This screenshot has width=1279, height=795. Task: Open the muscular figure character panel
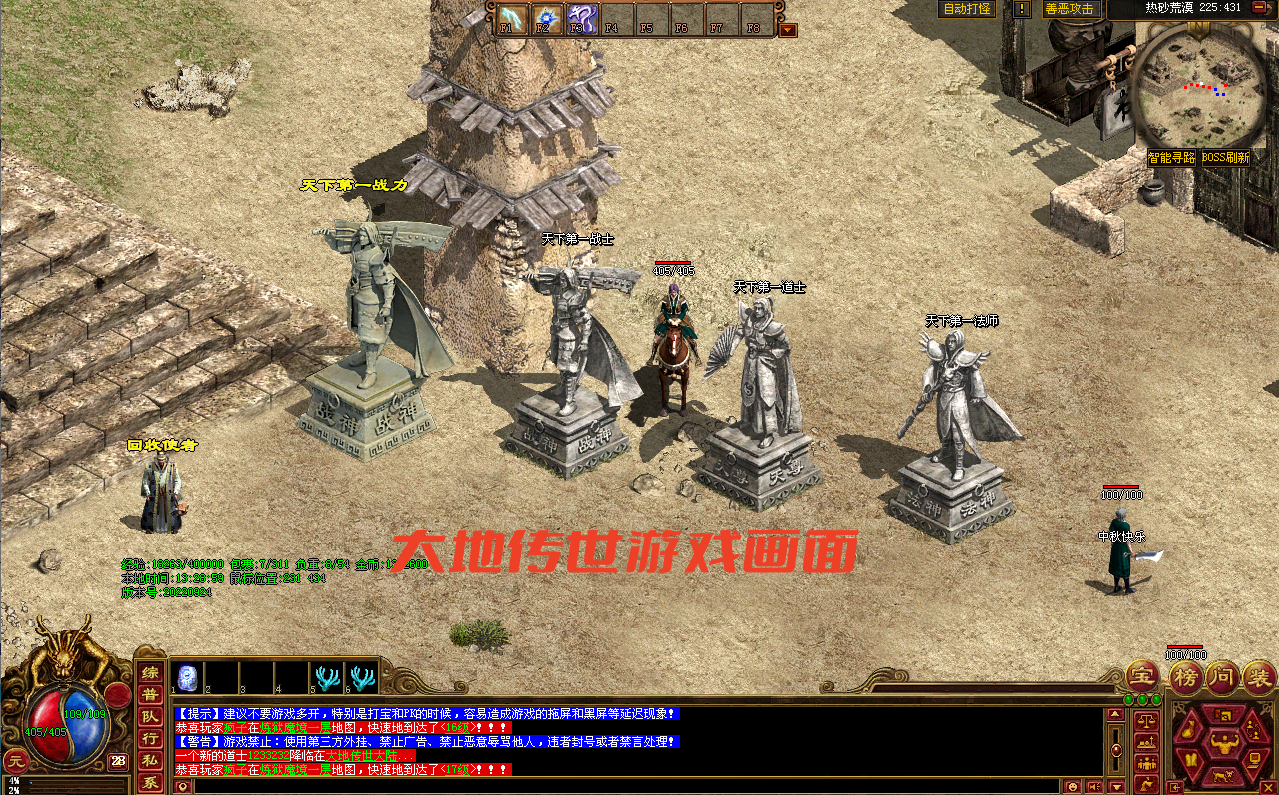1223,743
